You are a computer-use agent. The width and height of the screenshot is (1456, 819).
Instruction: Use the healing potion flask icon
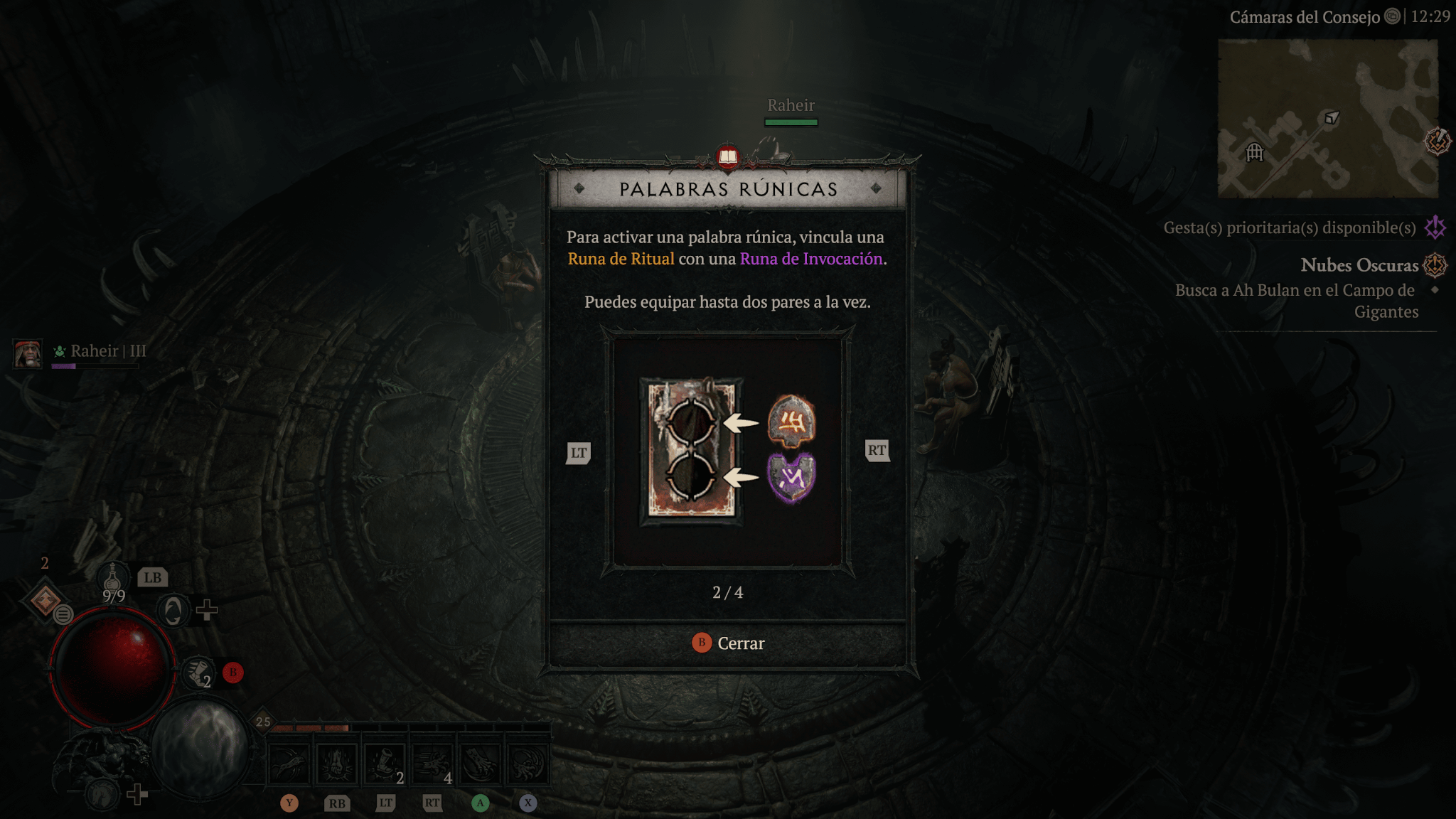(112, 577)
